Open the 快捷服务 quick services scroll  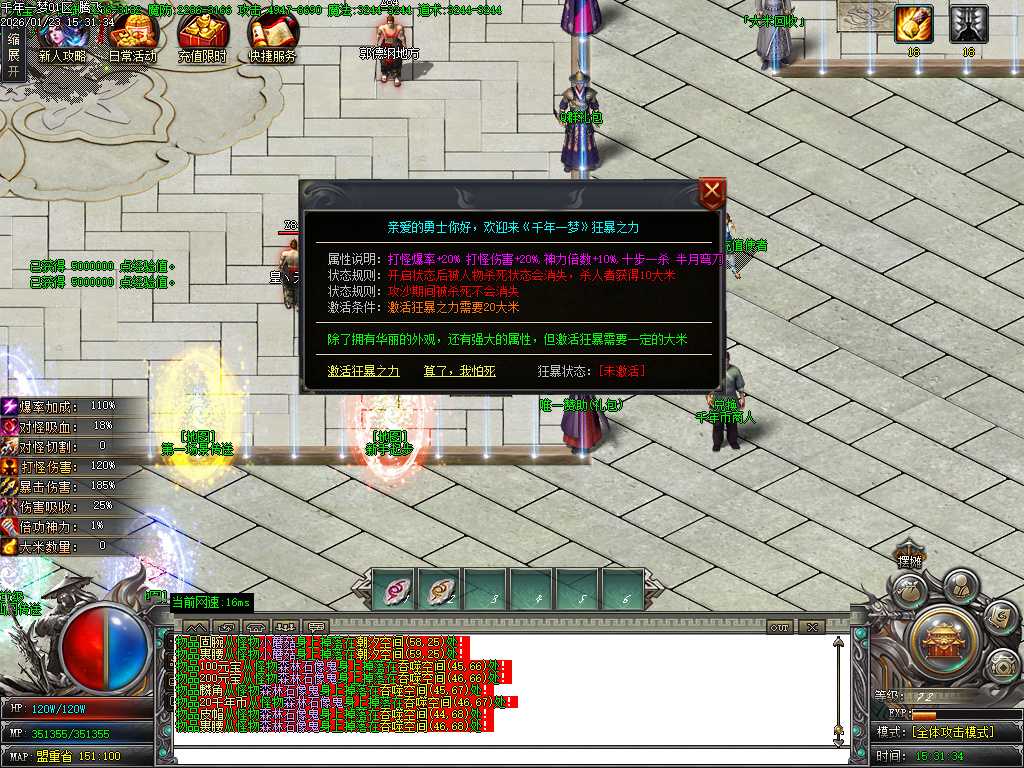[x=272, y=40]
